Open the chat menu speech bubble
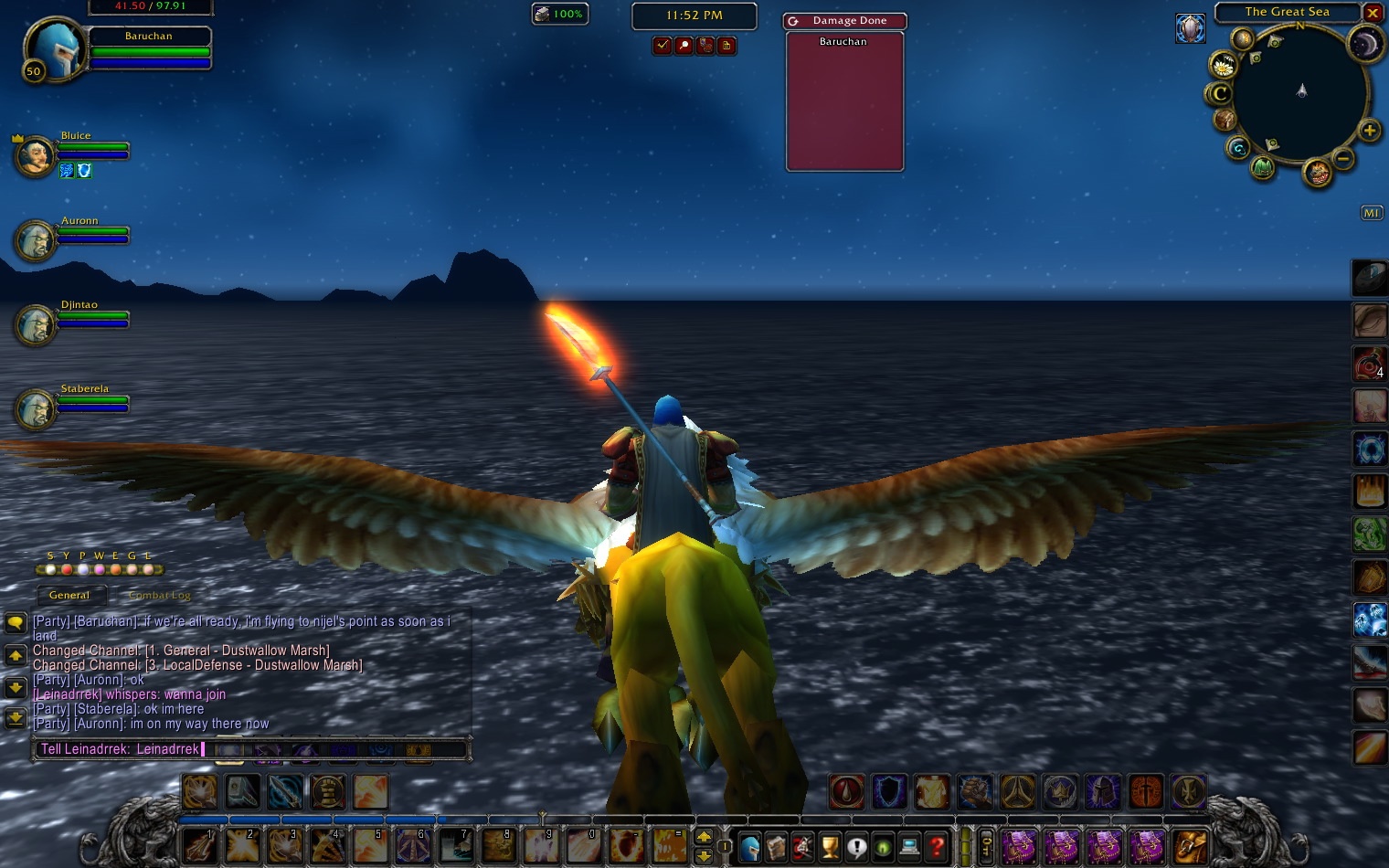This screenshot has width=1389, height=868. 16,623
